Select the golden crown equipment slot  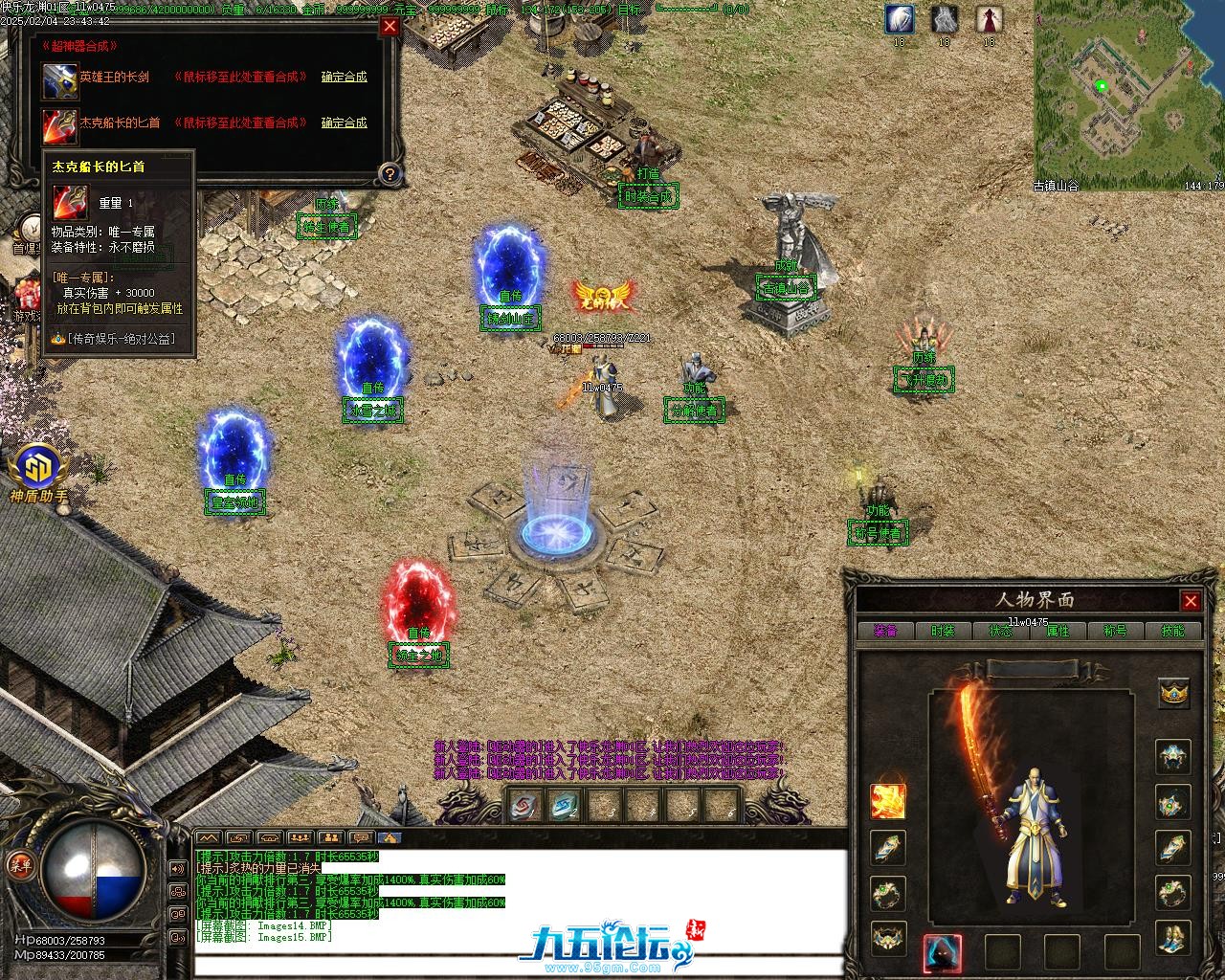coord(1173,691)
